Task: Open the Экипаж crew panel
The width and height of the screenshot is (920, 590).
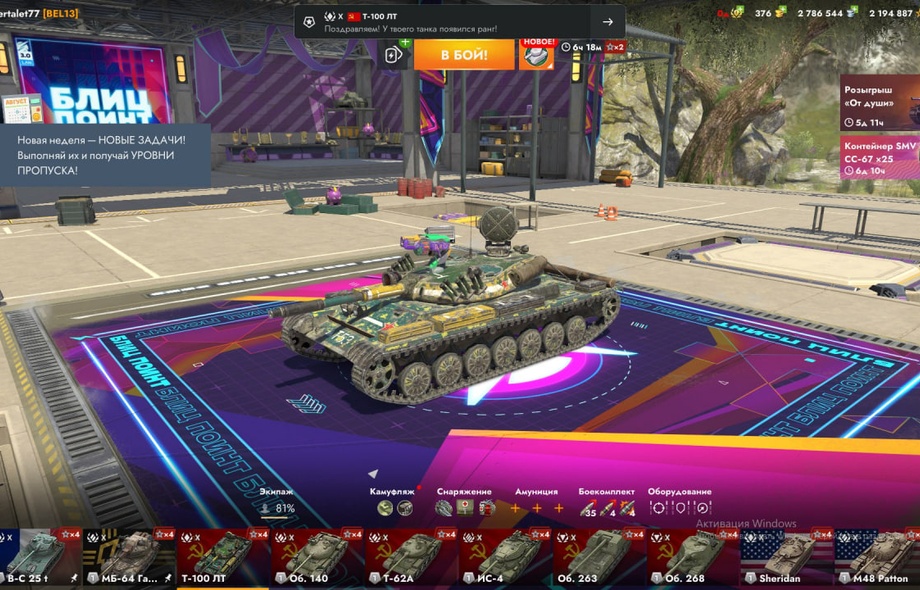Action: 277,502
